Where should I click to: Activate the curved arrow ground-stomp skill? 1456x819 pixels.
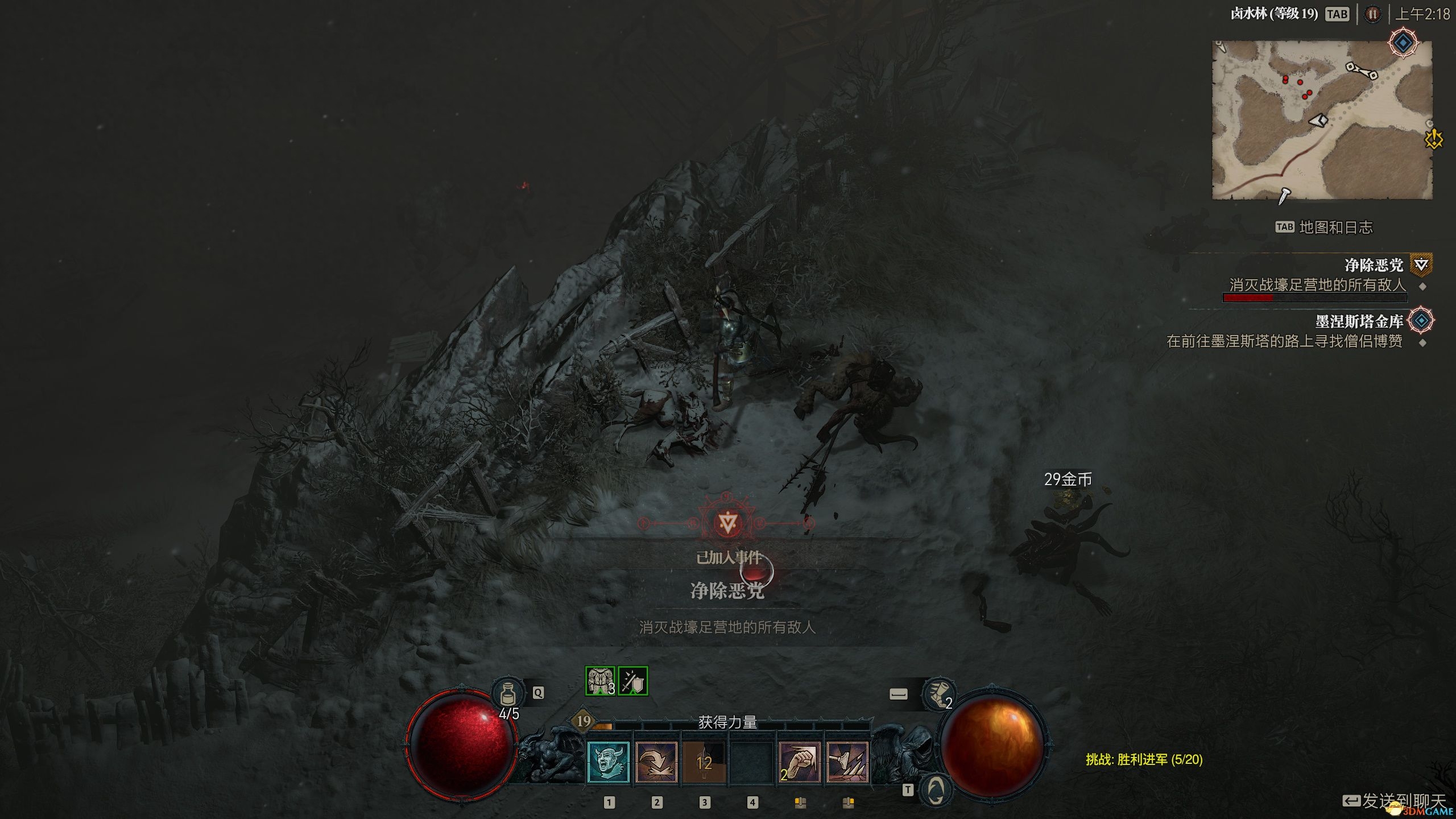click(x=656, y=763)
